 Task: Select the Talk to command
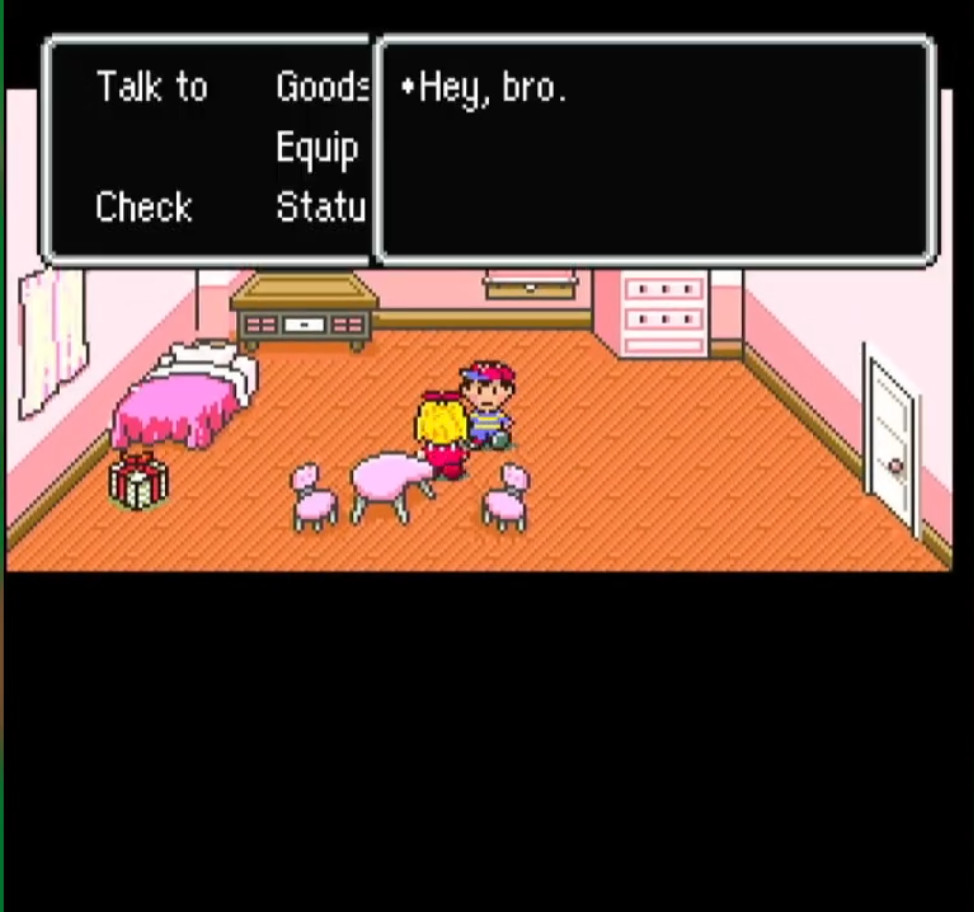pos(152,88)
